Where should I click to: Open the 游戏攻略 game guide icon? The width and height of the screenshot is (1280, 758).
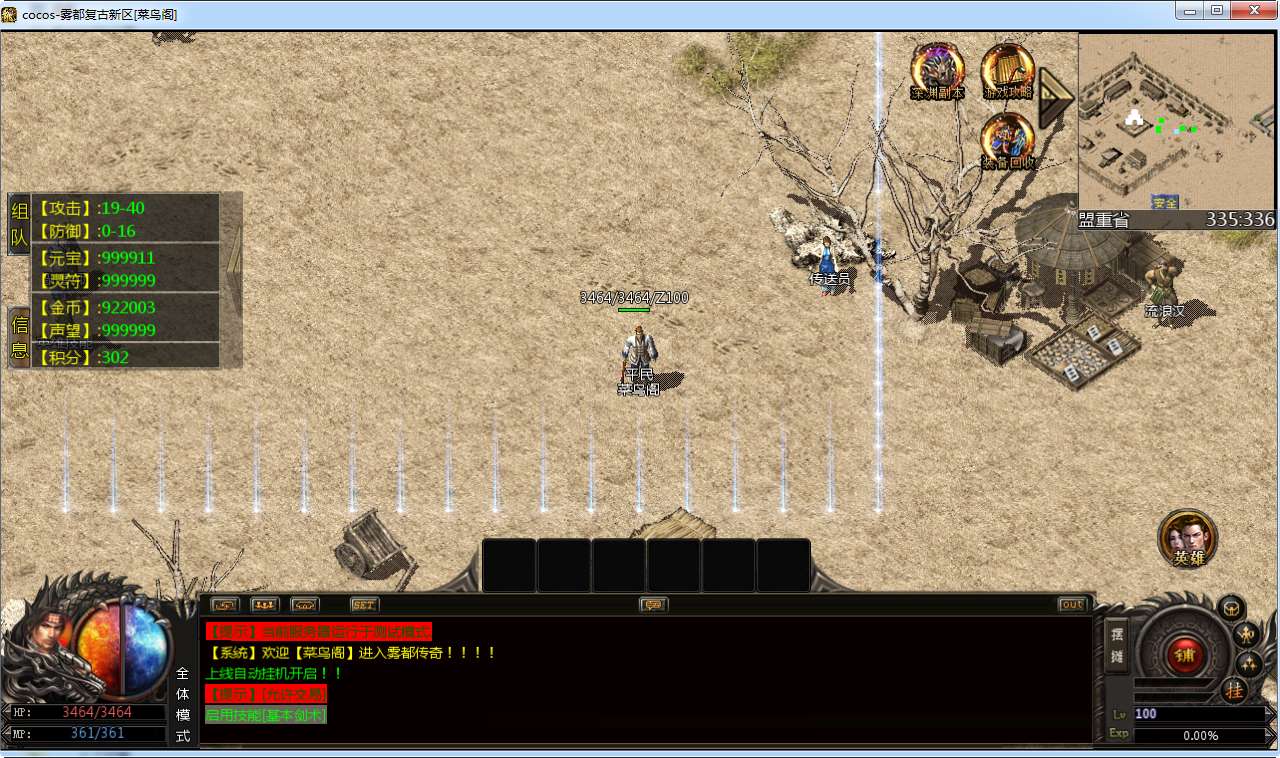1007,72
